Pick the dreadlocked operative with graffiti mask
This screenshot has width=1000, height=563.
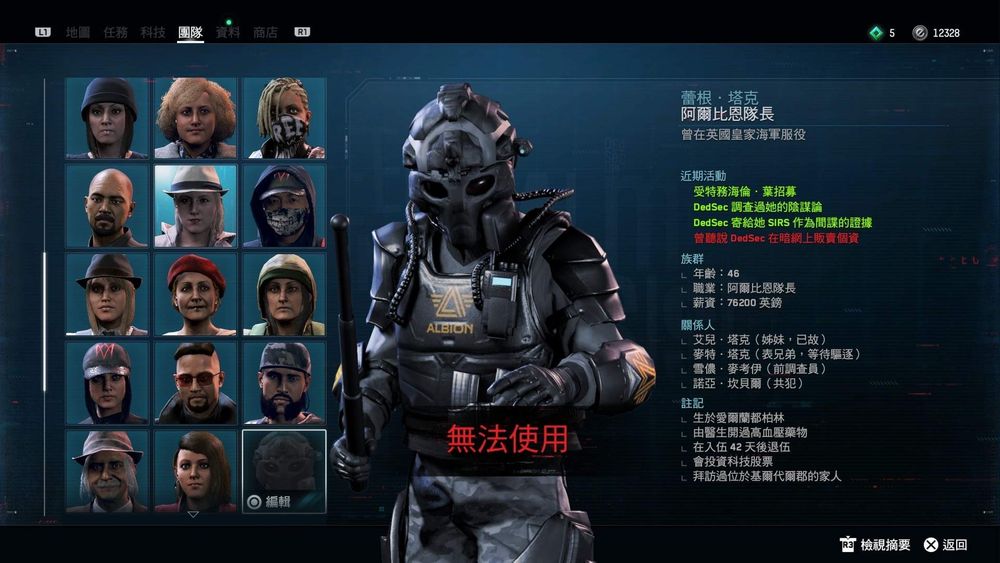coord(284,118)
